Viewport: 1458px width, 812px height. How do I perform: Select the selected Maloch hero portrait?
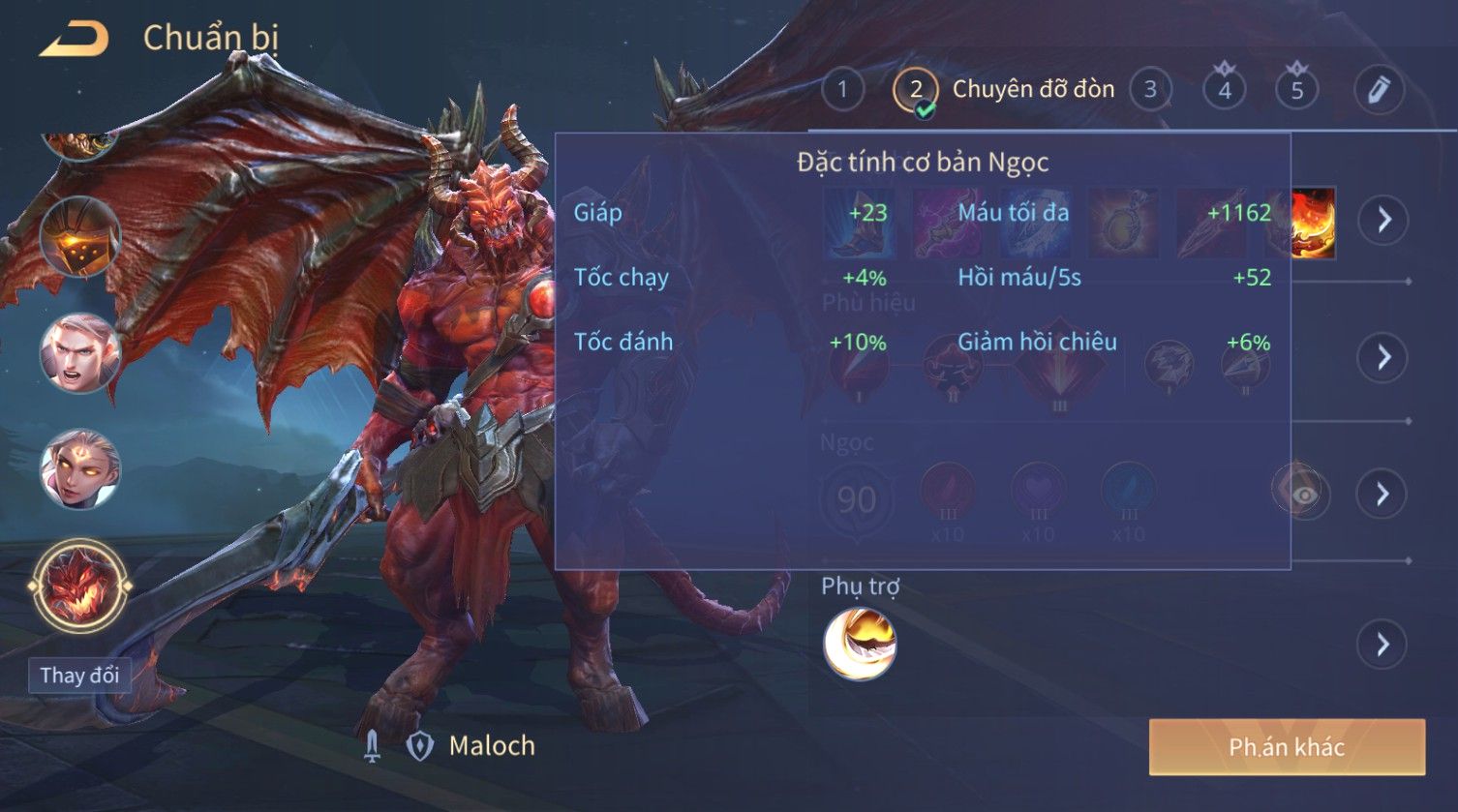coord(79,586)
